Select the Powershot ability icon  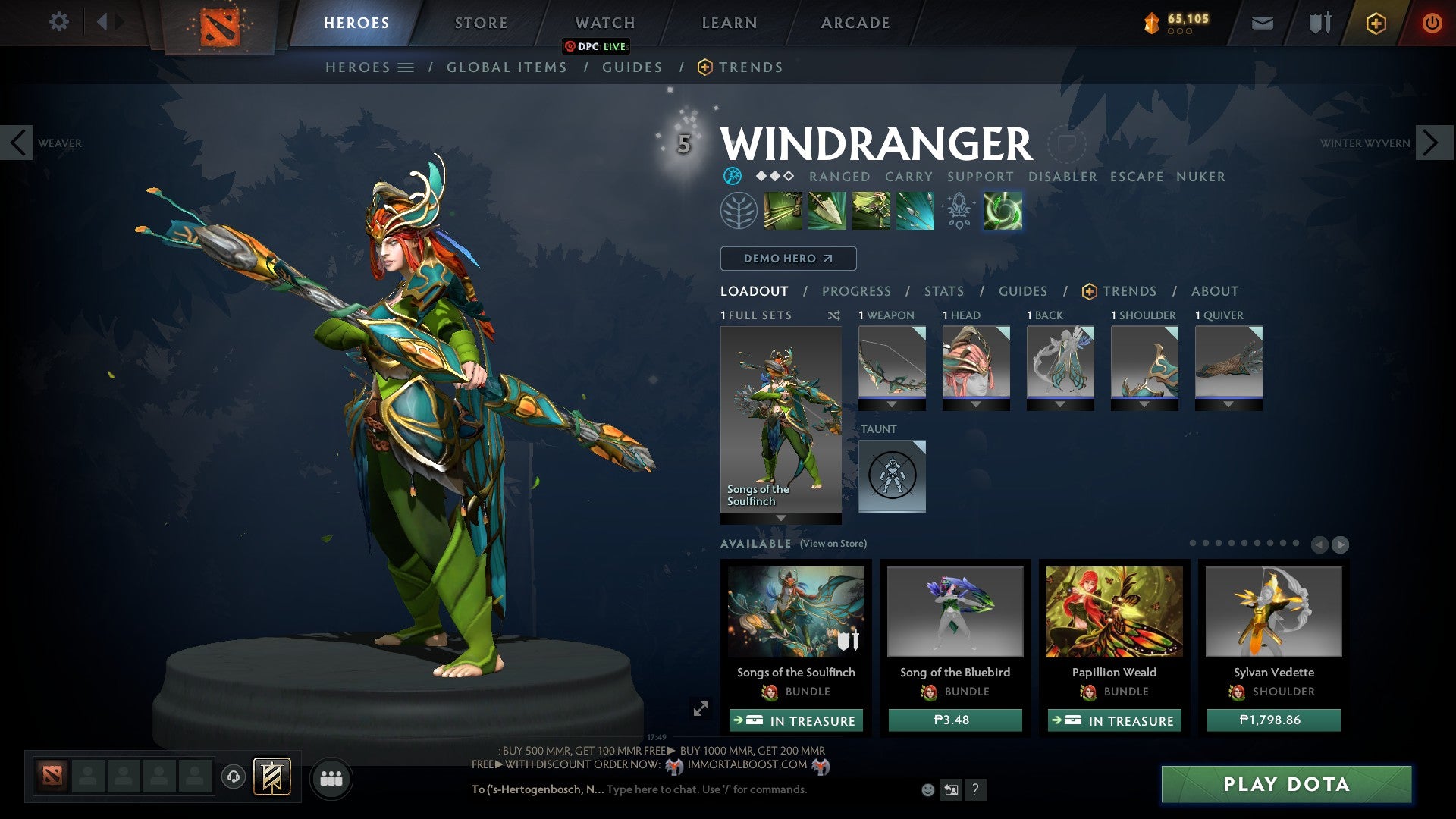[x=827, y=211]
